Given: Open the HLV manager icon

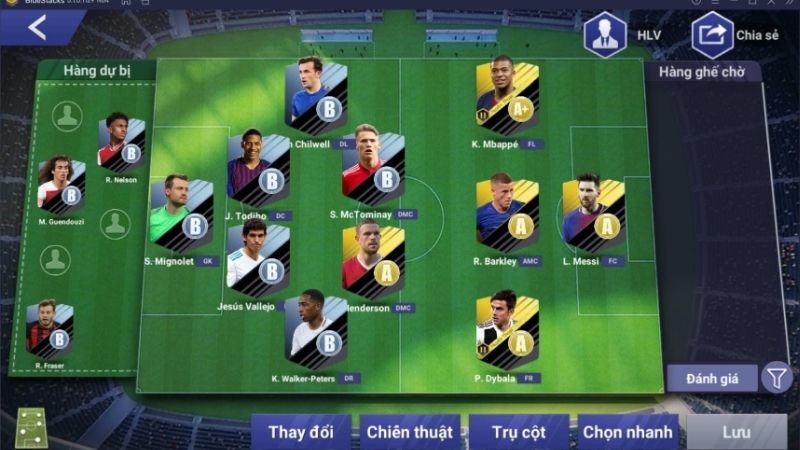Looking at the screenshot, I should tap(605, 35).
